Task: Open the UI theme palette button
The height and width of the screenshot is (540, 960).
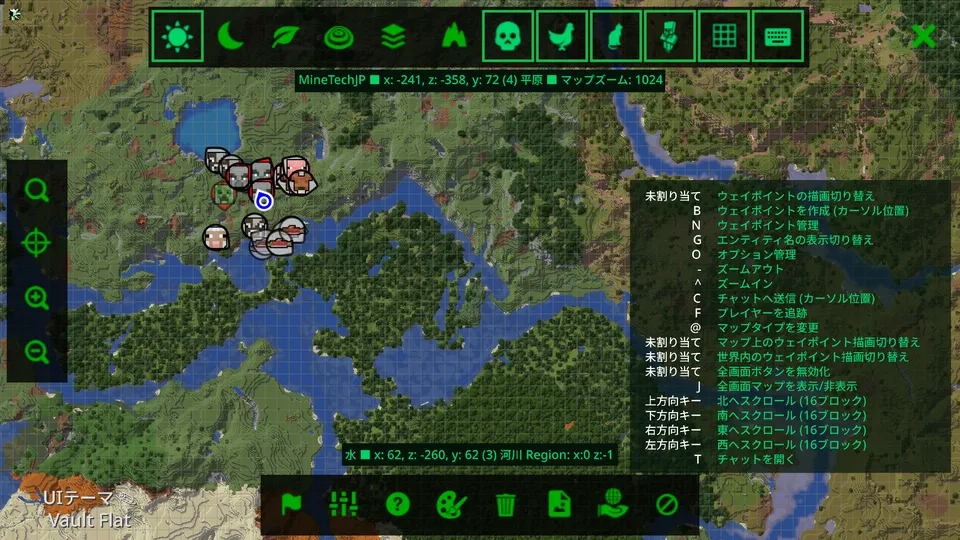Action: click(x=452, y=504)
